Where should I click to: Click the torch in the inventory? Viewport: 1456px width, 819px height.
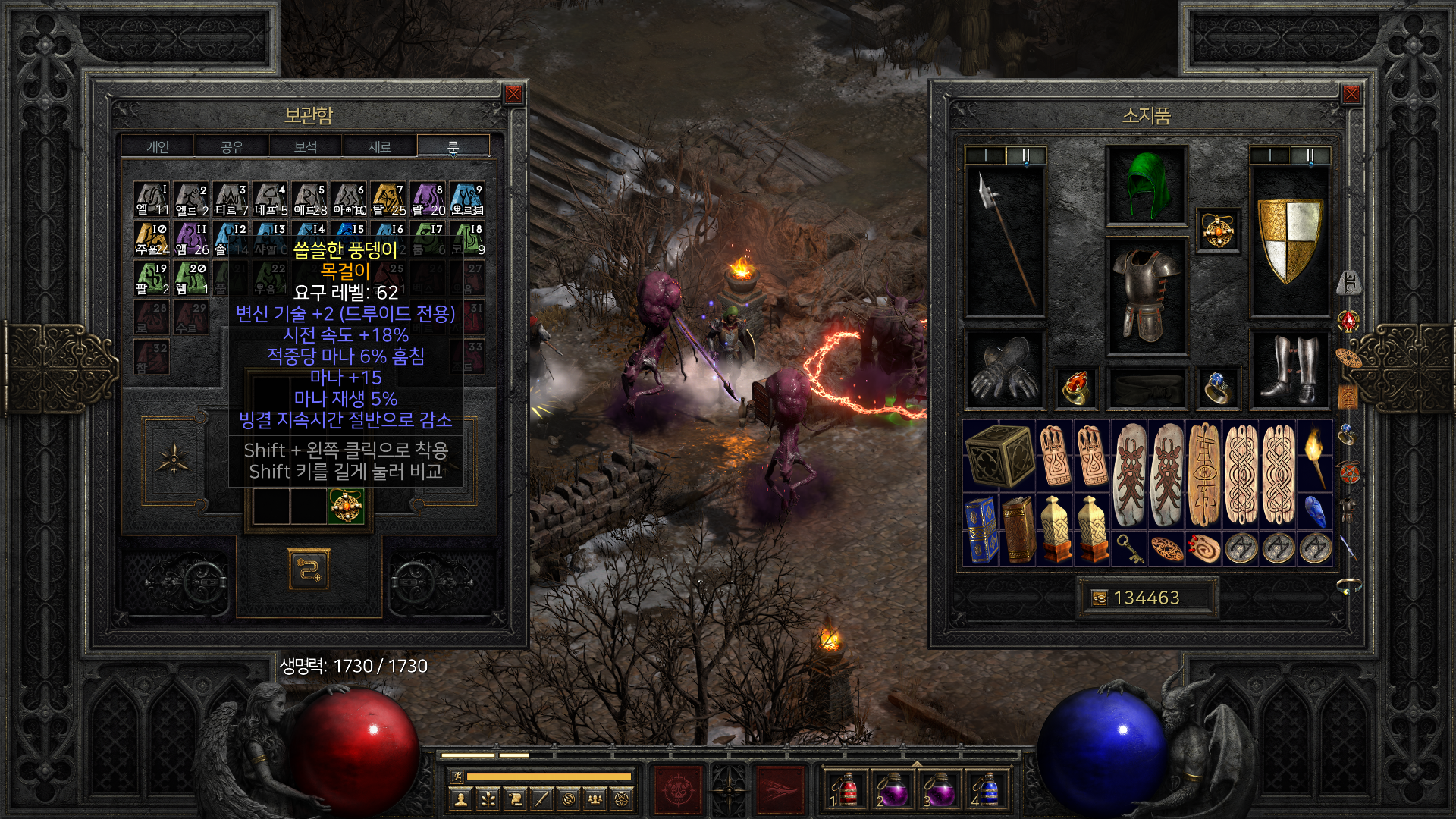pyautogui.click(x=1315, y=455)
